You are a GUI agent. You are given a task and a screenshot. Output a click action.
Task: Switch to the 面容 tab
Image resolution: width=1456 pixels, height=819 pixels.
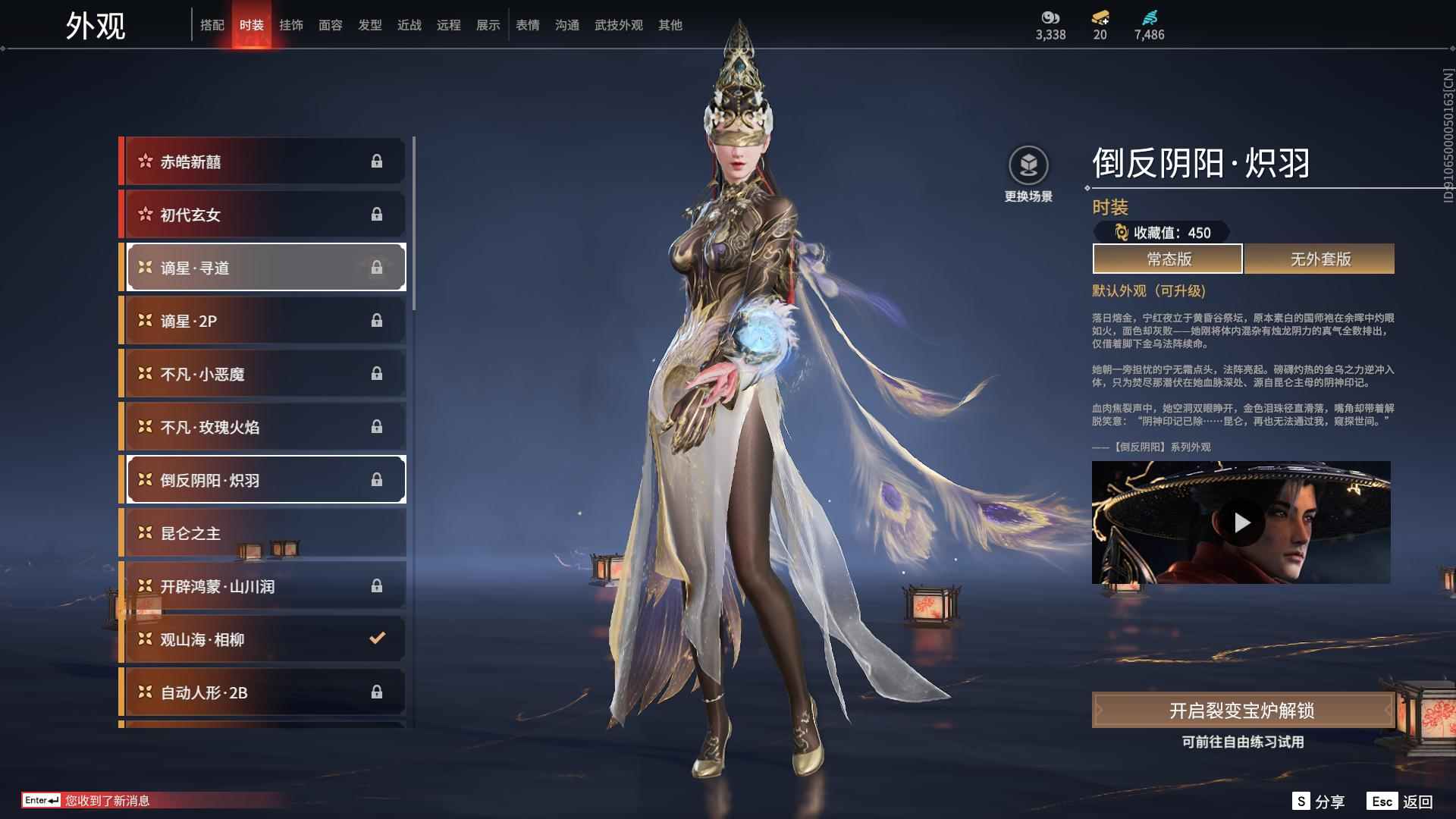click(331, 24)
